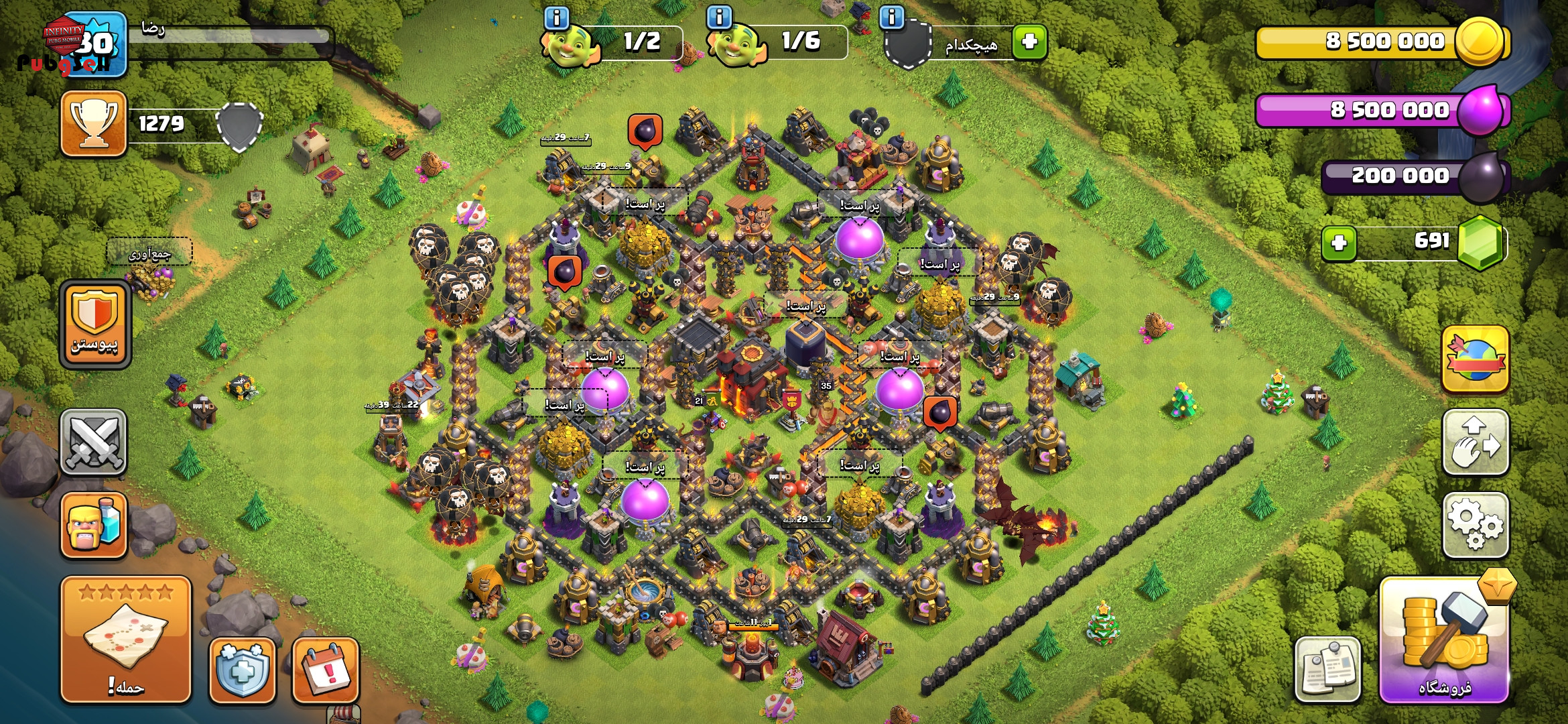Show info for the 1/2 builder counter
The image size is (1568, 724).
(557, 17)
